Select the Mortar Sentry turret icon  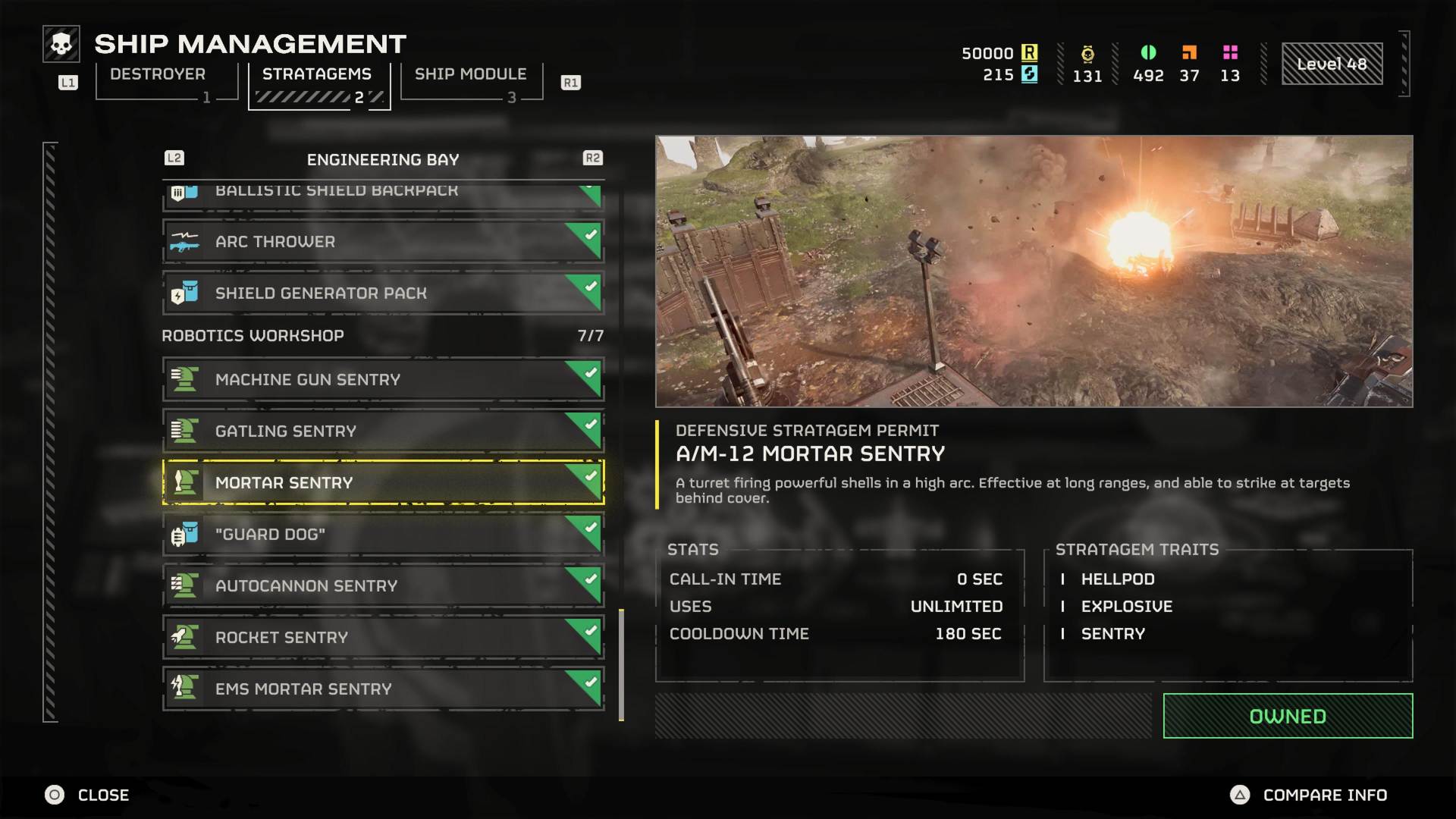(184, 482)
